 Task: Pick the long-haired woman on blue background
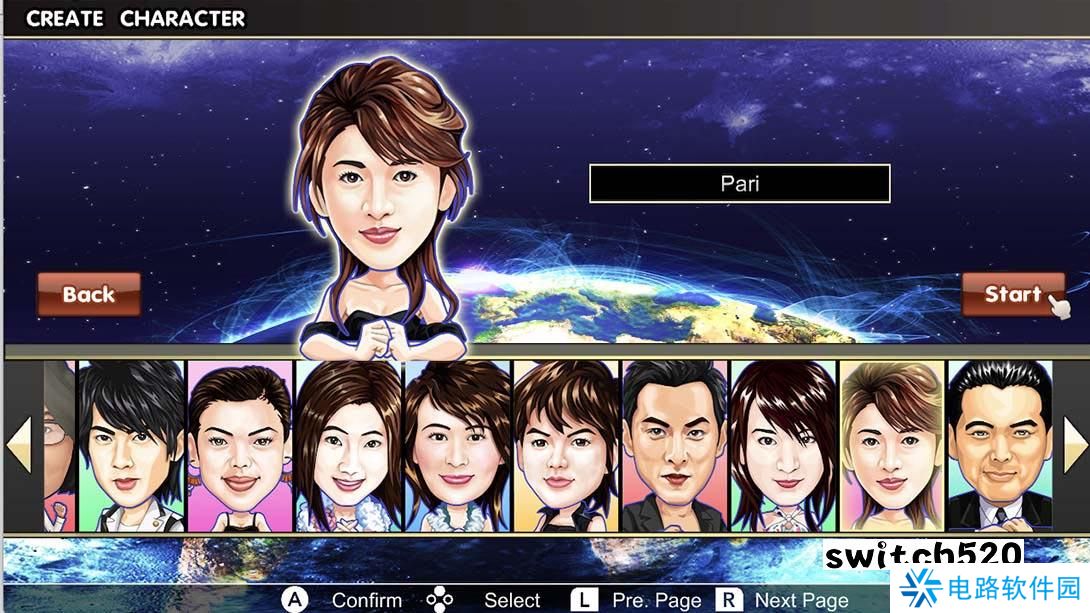coord(349,446)
